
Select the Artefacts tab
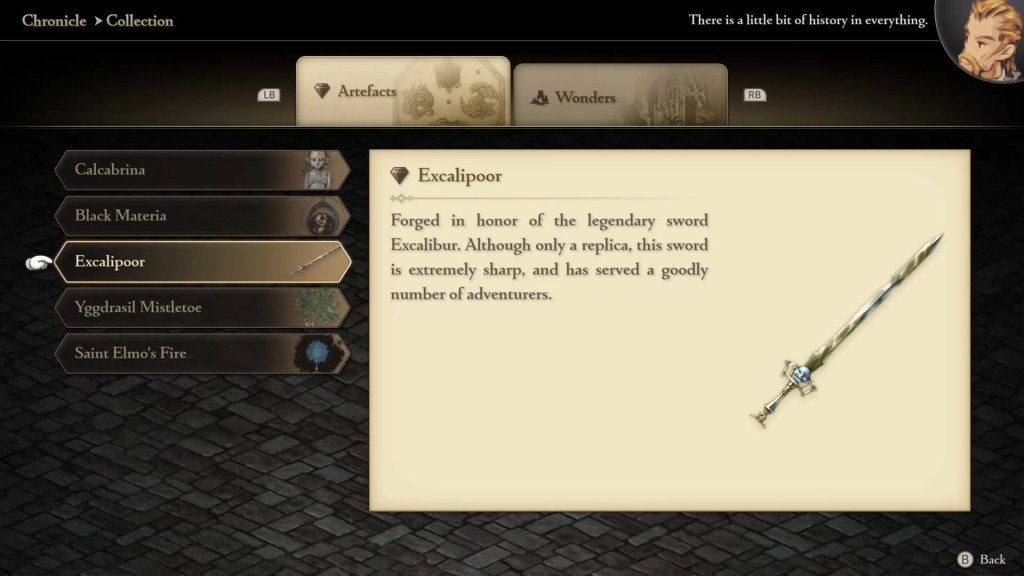402,92
